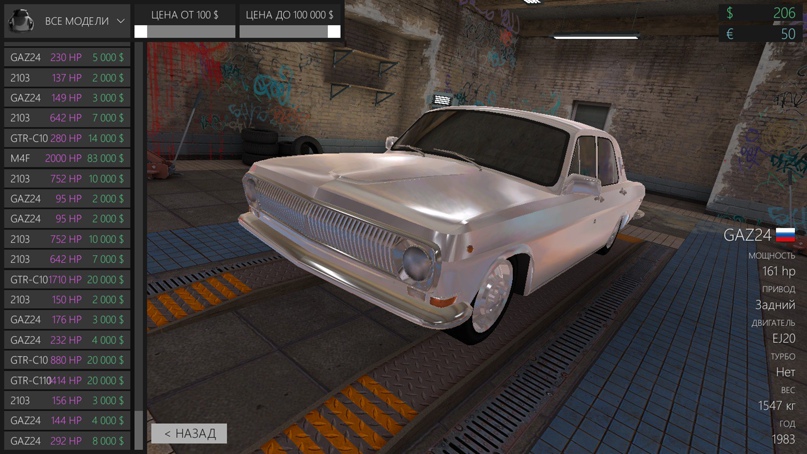The width and height of the screenshot is (807, 454).
Task: Choose the M4F 2000 HP listing
Action: [x=67, y=158]
